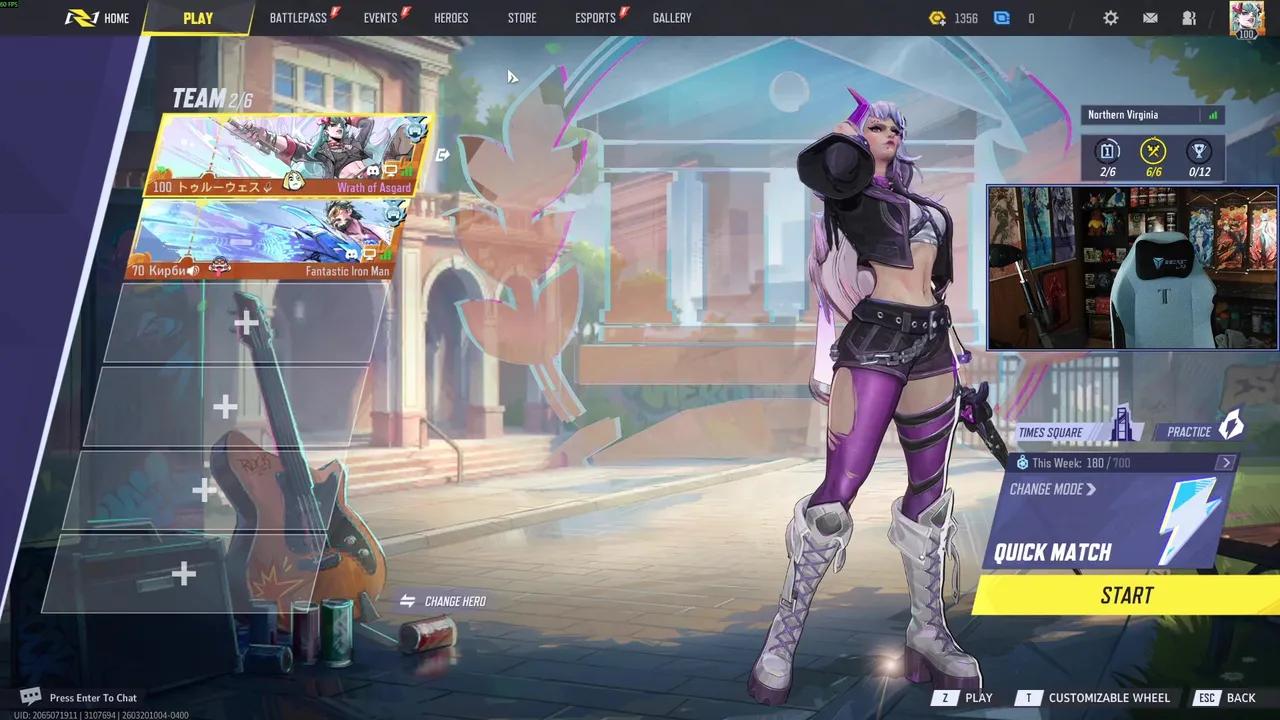This screenshot has height=720, width=1280.
Task: Open the Settings gear icon
Action: (1110, 17)
